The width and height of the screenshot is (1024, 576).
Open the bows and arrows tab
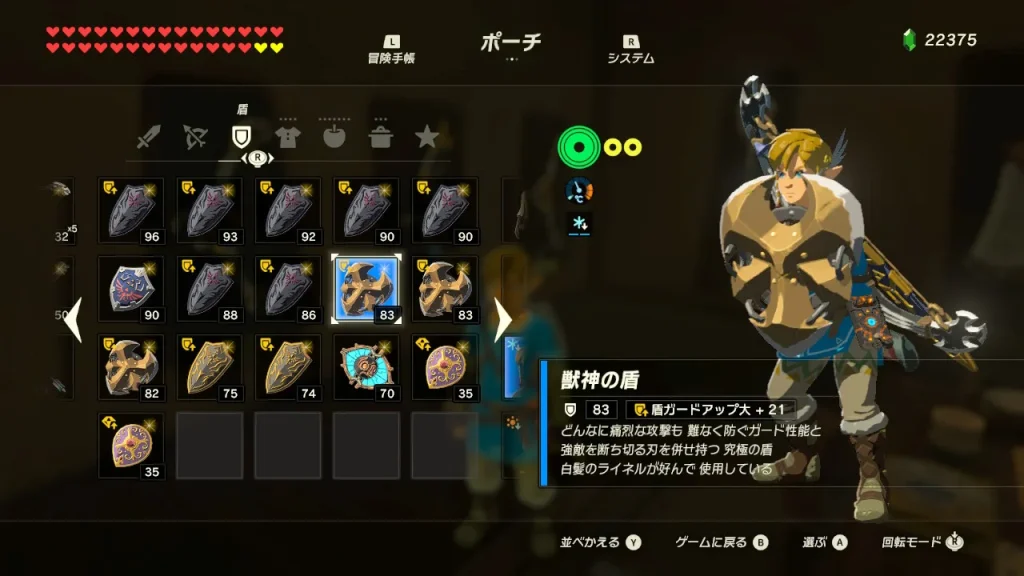pos(195,137)
